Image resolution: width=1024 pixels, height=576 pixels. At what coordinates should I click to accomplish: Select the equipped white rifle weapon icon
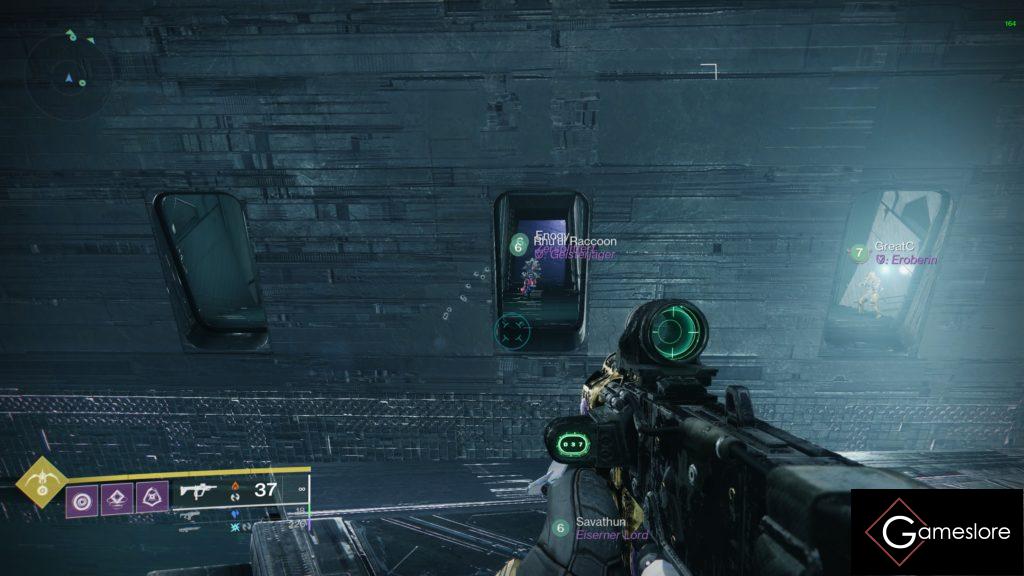(x=199, y=490)
